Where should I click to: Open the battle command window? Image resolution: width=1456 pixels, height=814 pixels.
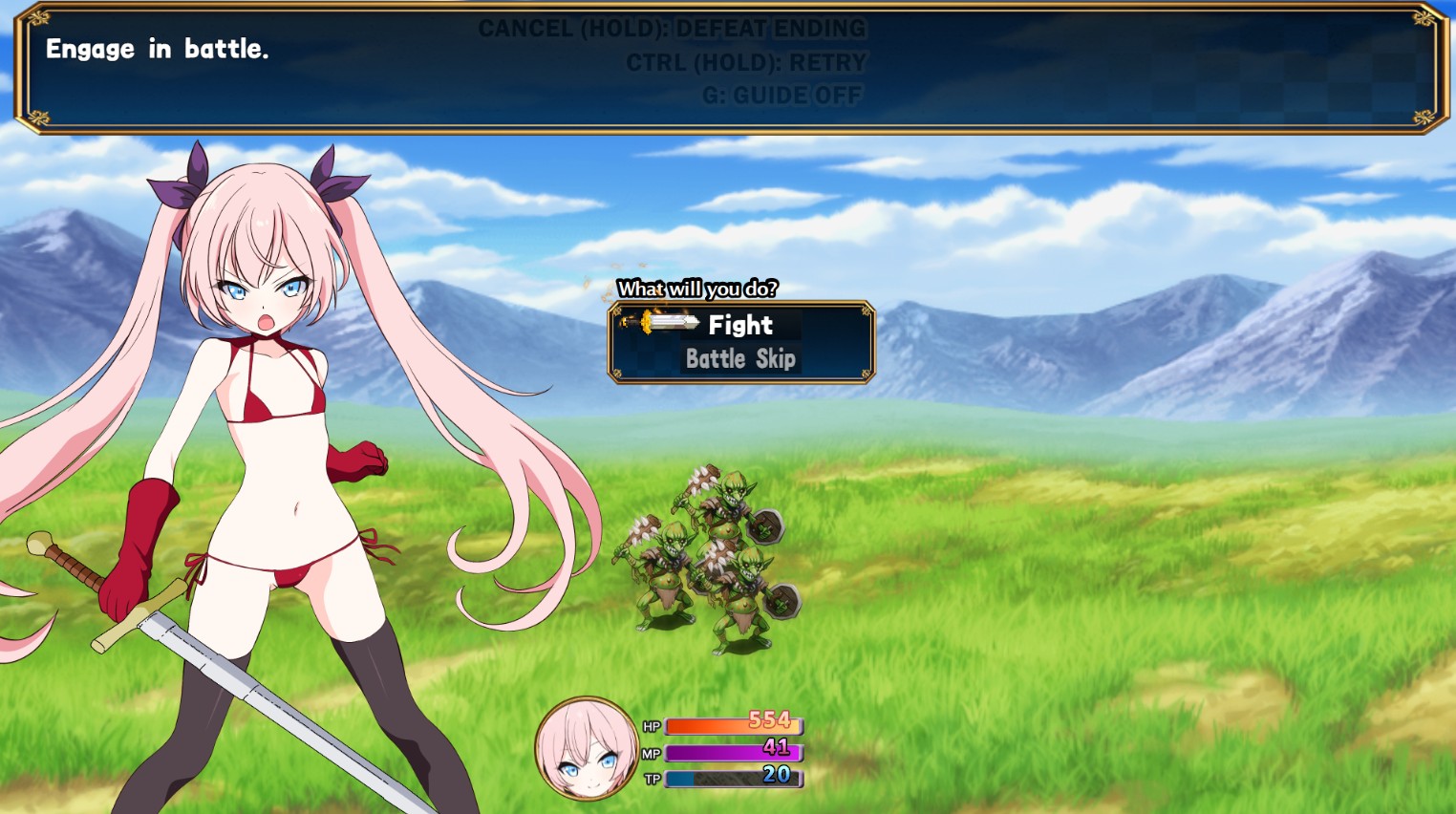[x=742, y=342]
